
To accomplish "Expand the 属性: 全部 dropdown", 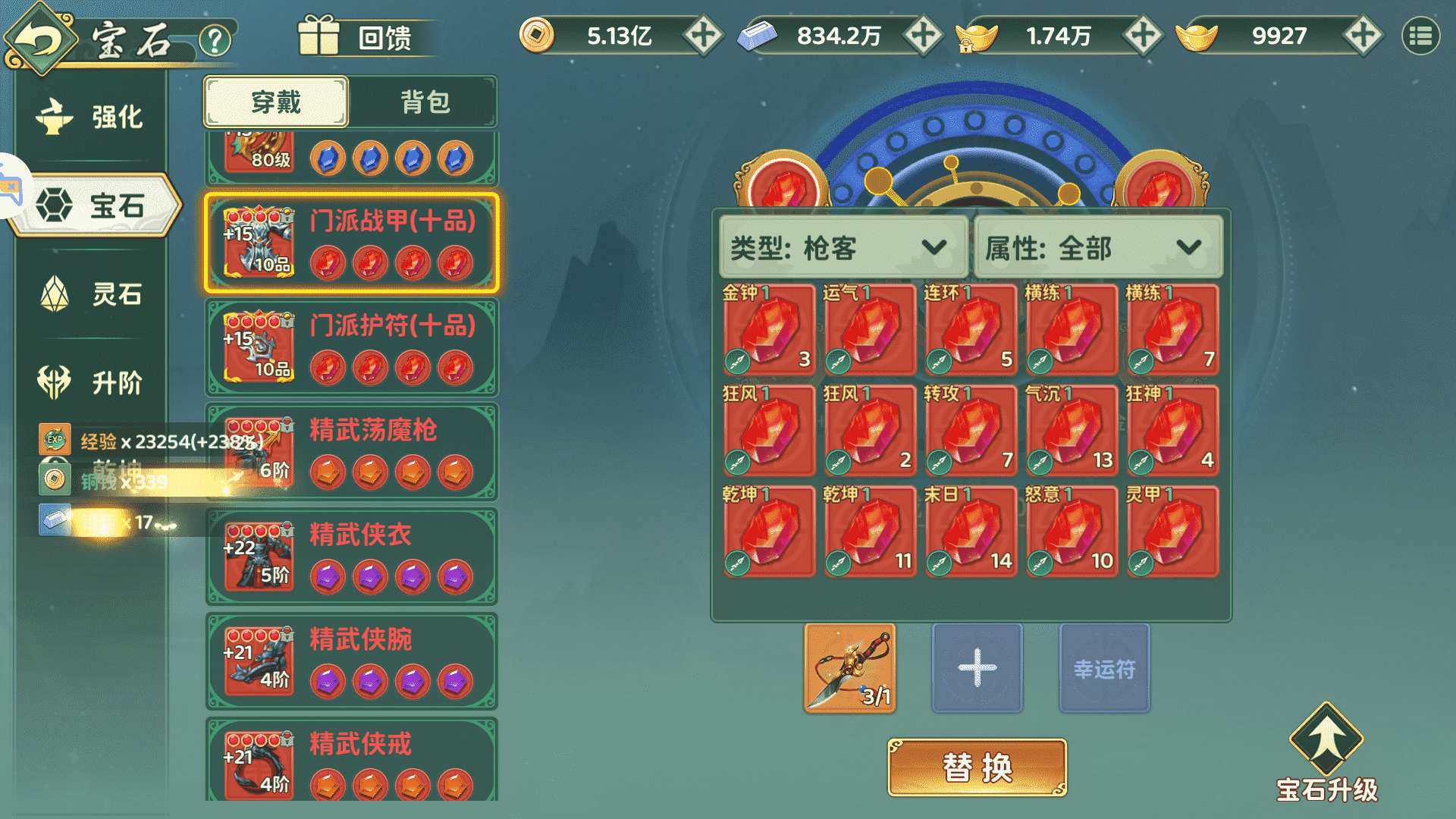I will (x=1097, y=248).
